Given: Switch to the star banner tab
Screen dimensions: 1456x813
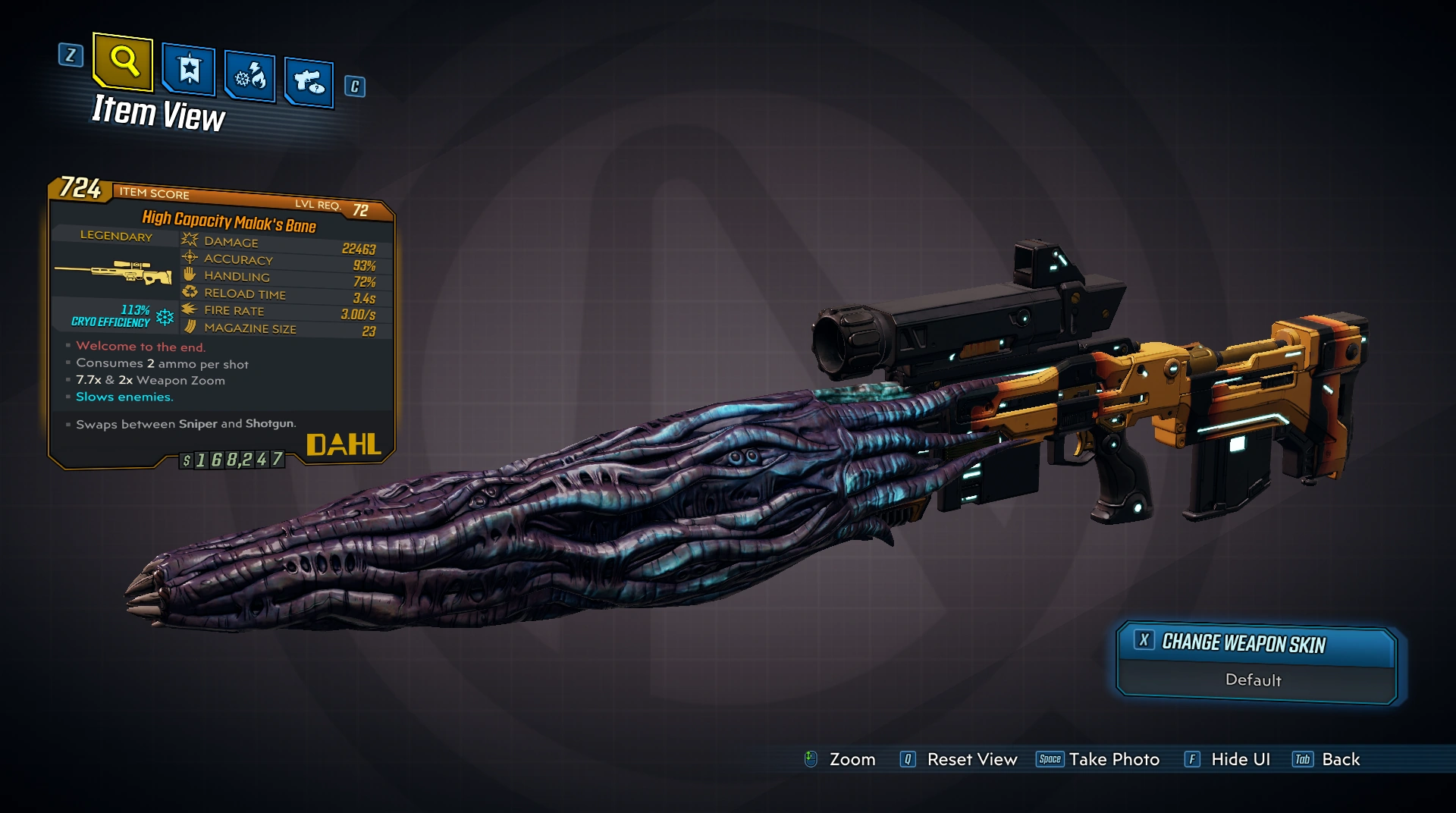Looking at the screenshot, I should (189, 71).
